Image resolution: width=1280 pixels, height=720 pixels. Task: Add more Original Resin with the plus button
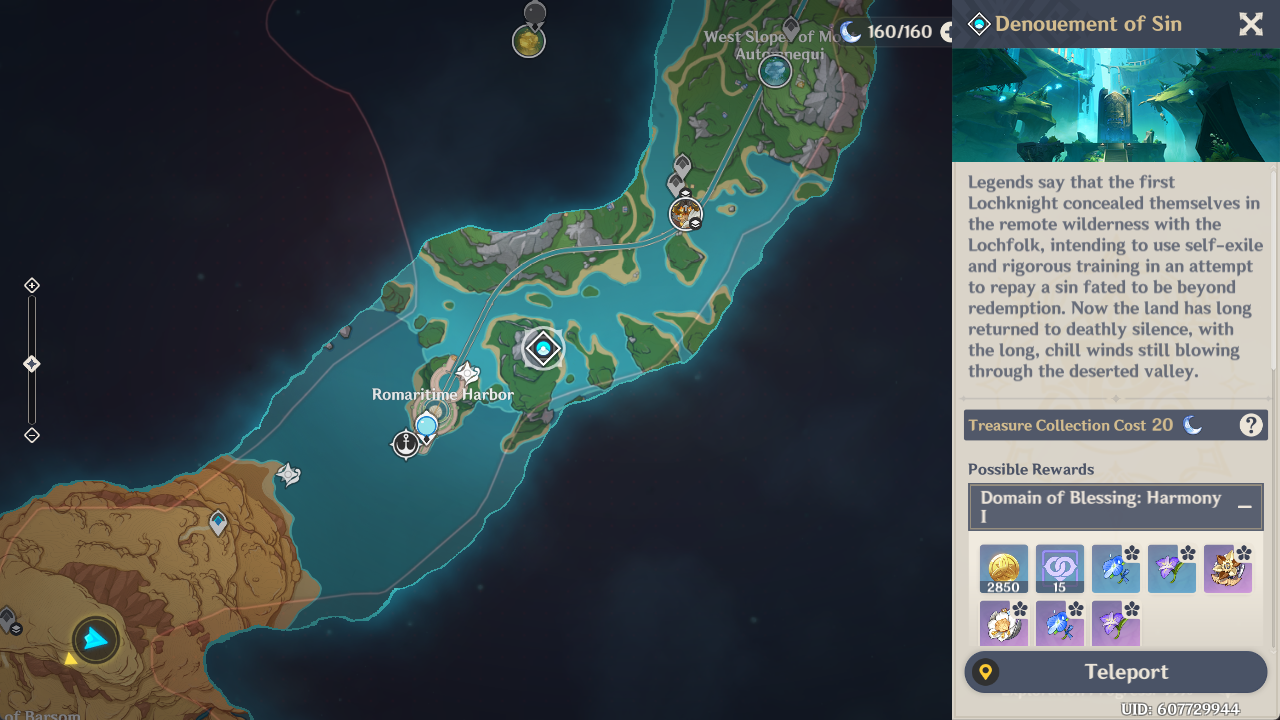pyautogui.click(x=947, y=32)
